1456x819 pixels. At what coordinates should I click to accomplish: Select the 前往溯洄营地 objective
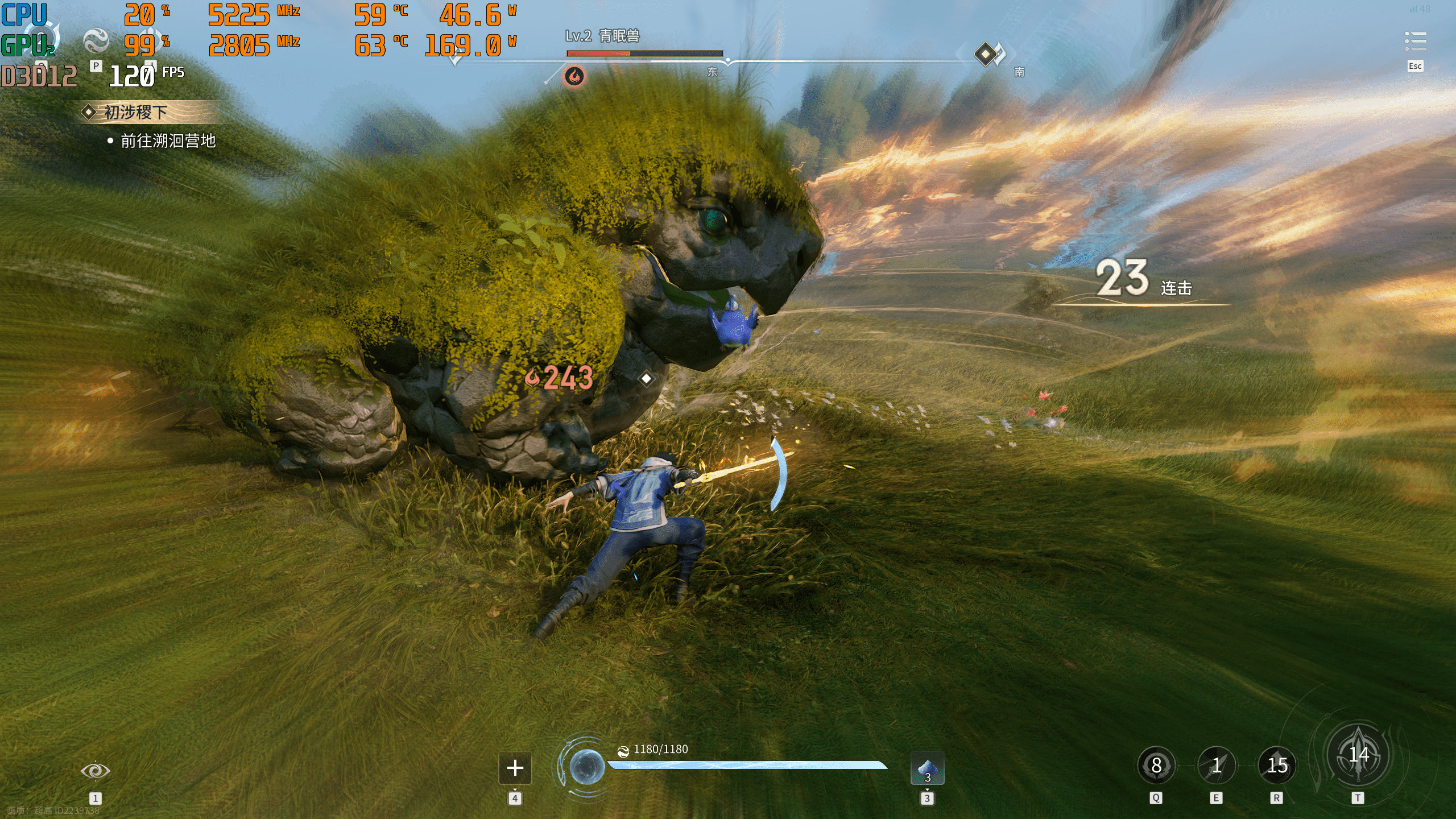[168, 140]
